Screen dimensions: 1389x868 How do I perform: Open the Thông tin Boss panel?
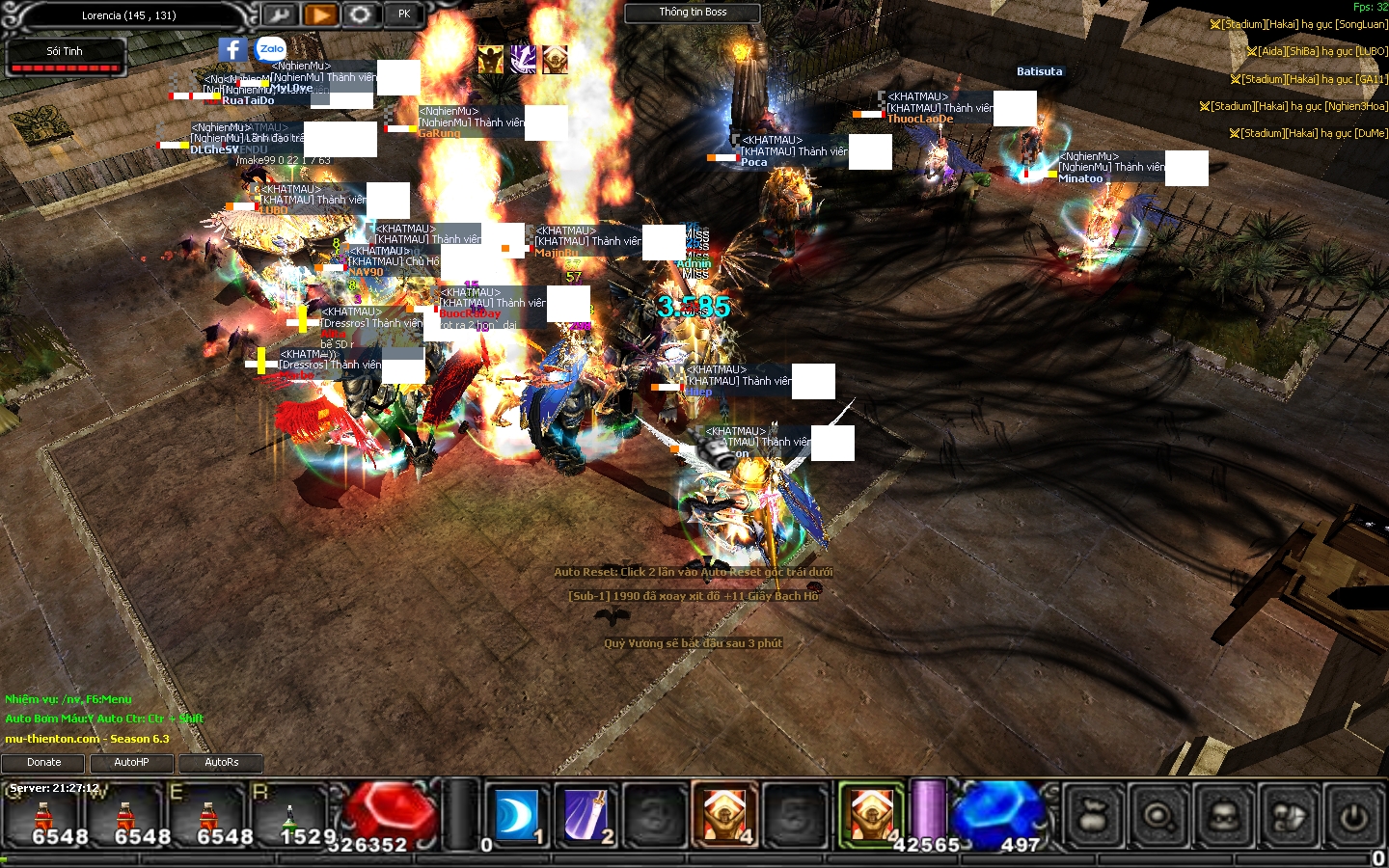coord(693,13)
